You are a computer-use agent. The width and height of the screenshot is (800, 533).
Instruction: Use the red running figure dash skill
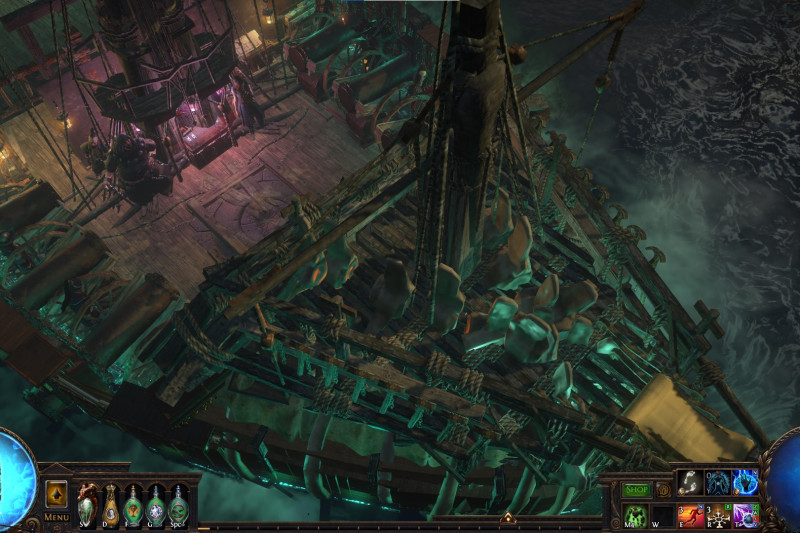tap(692, 515)
